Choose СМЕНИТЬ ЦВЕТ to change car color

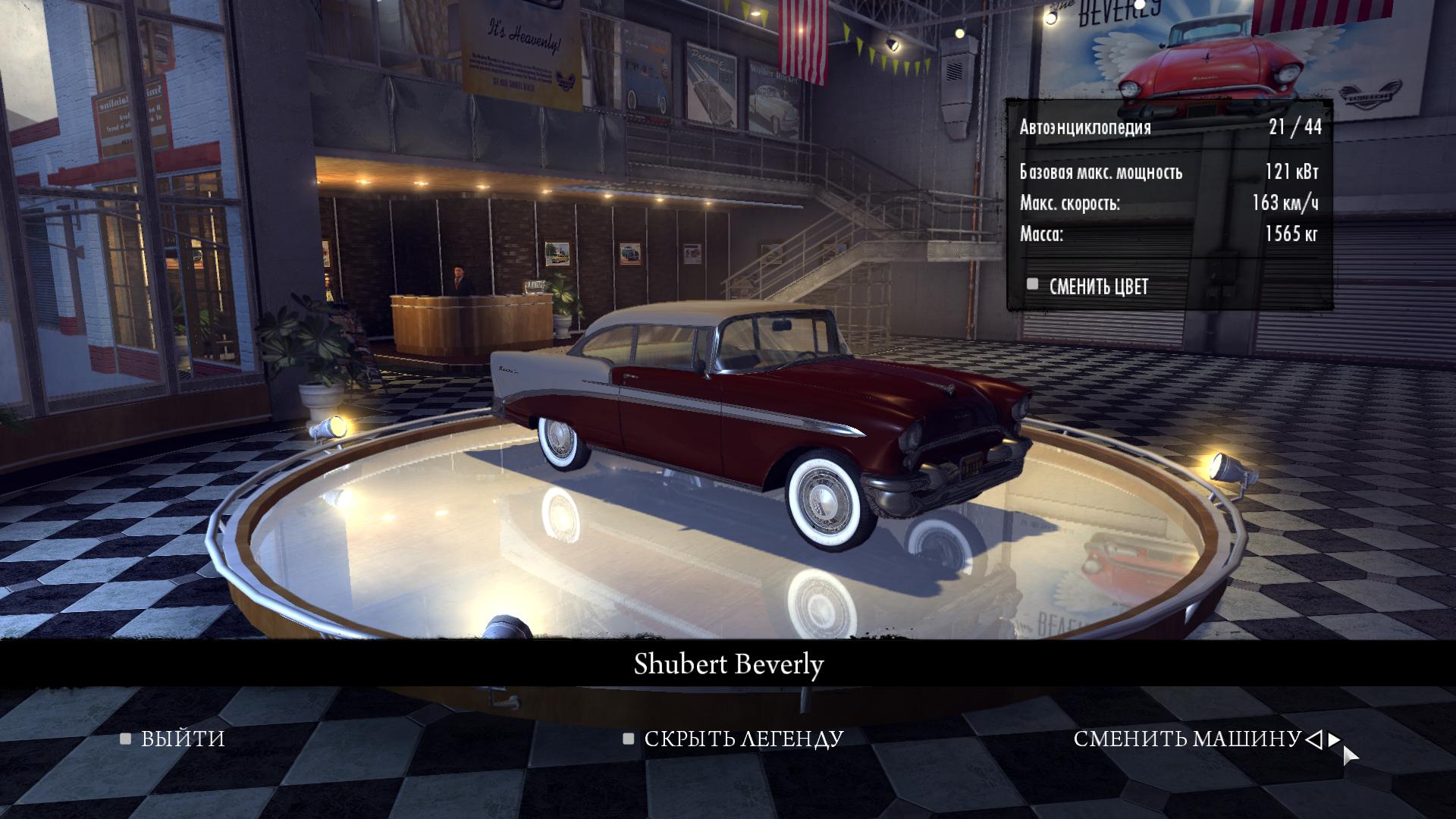coord(1097,287)
